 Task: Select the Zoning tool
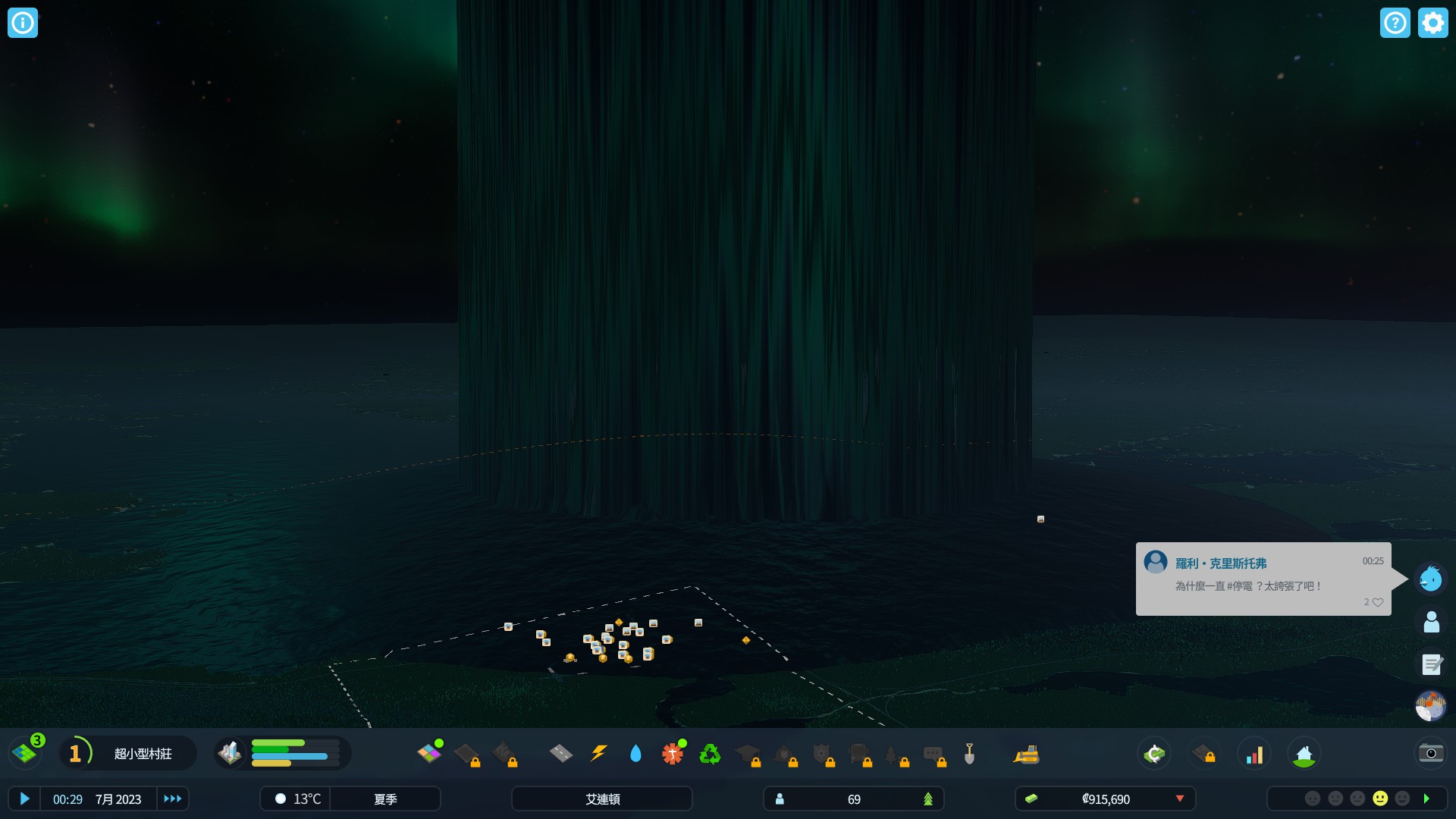click(431, 753)
